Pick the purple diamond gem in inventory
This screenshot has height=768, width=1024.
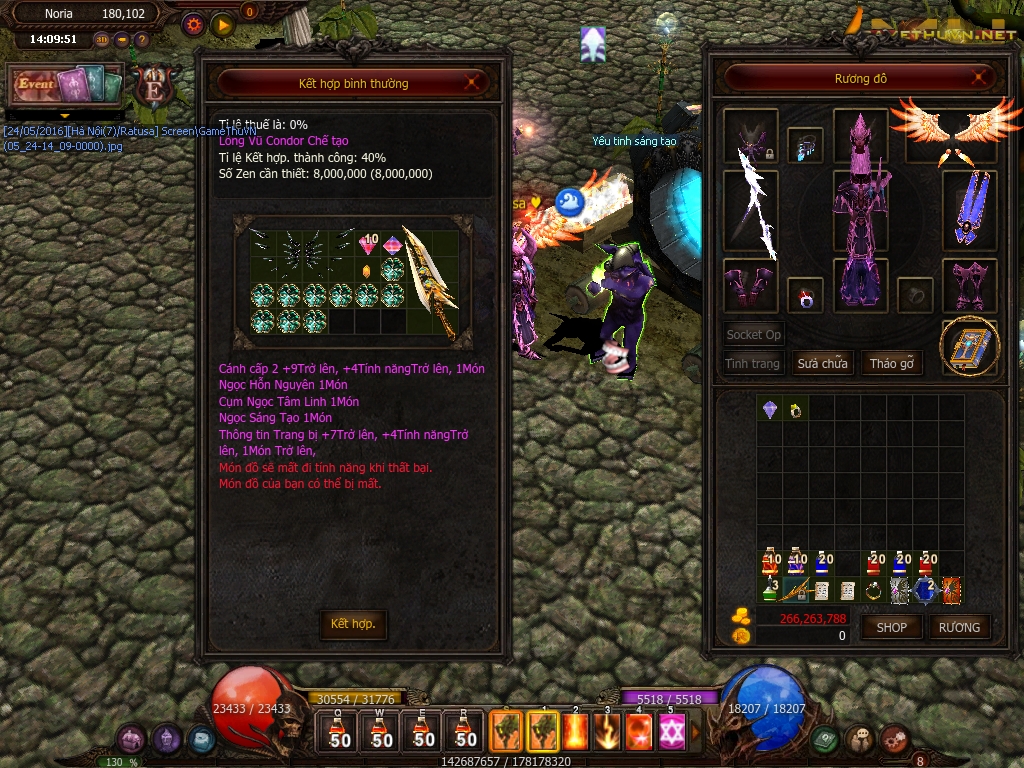point(770,409)
